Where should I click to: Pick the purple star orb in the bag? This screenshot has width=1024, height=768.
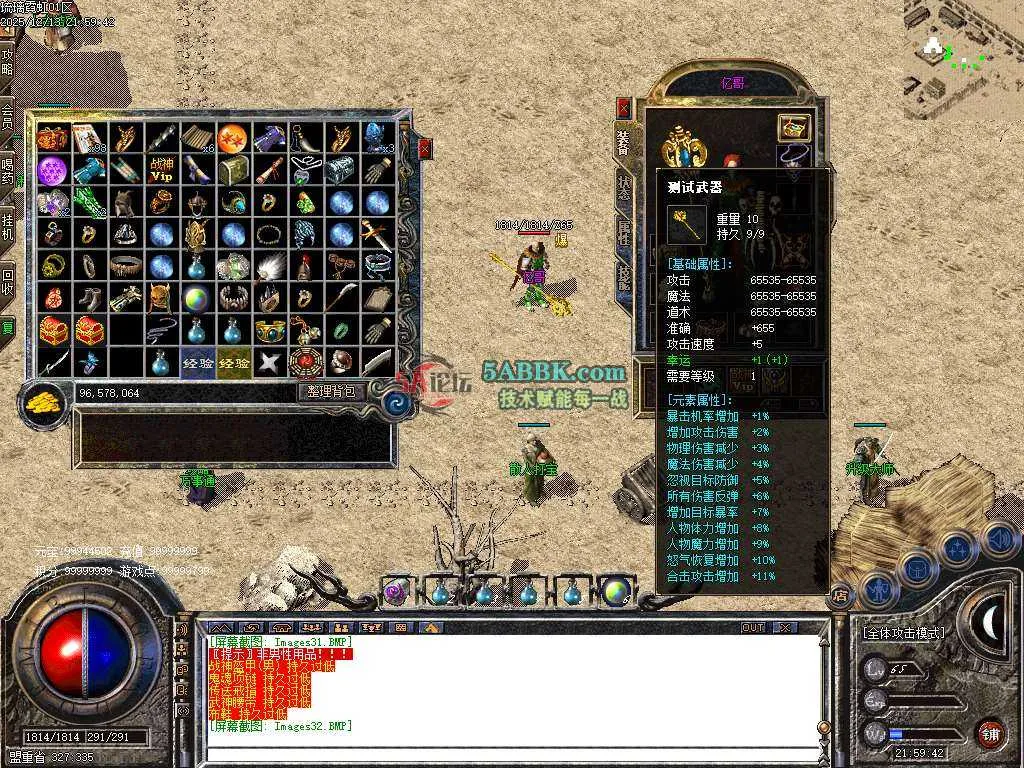[52, 170]
